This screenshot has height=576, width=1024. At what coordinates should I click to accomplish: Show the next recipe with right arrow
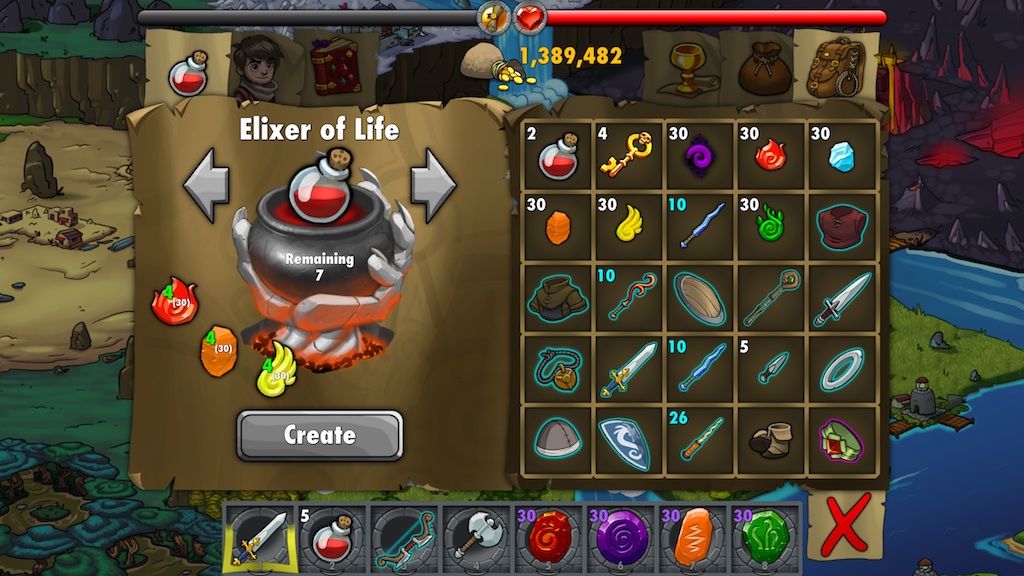[x=433, y=185]
